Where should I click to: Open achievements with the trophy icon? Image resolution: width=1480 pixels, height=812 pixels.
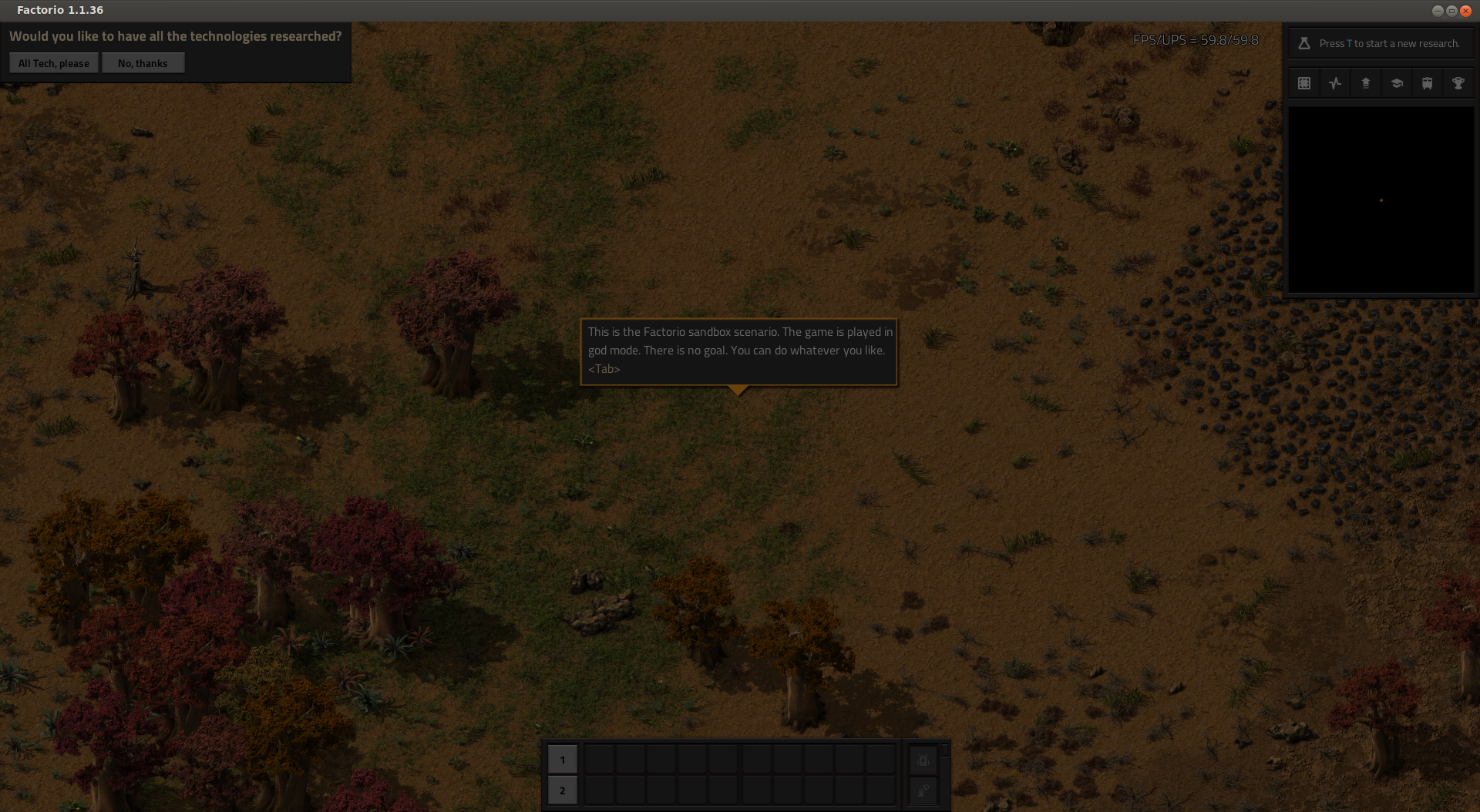point(1458,83)
